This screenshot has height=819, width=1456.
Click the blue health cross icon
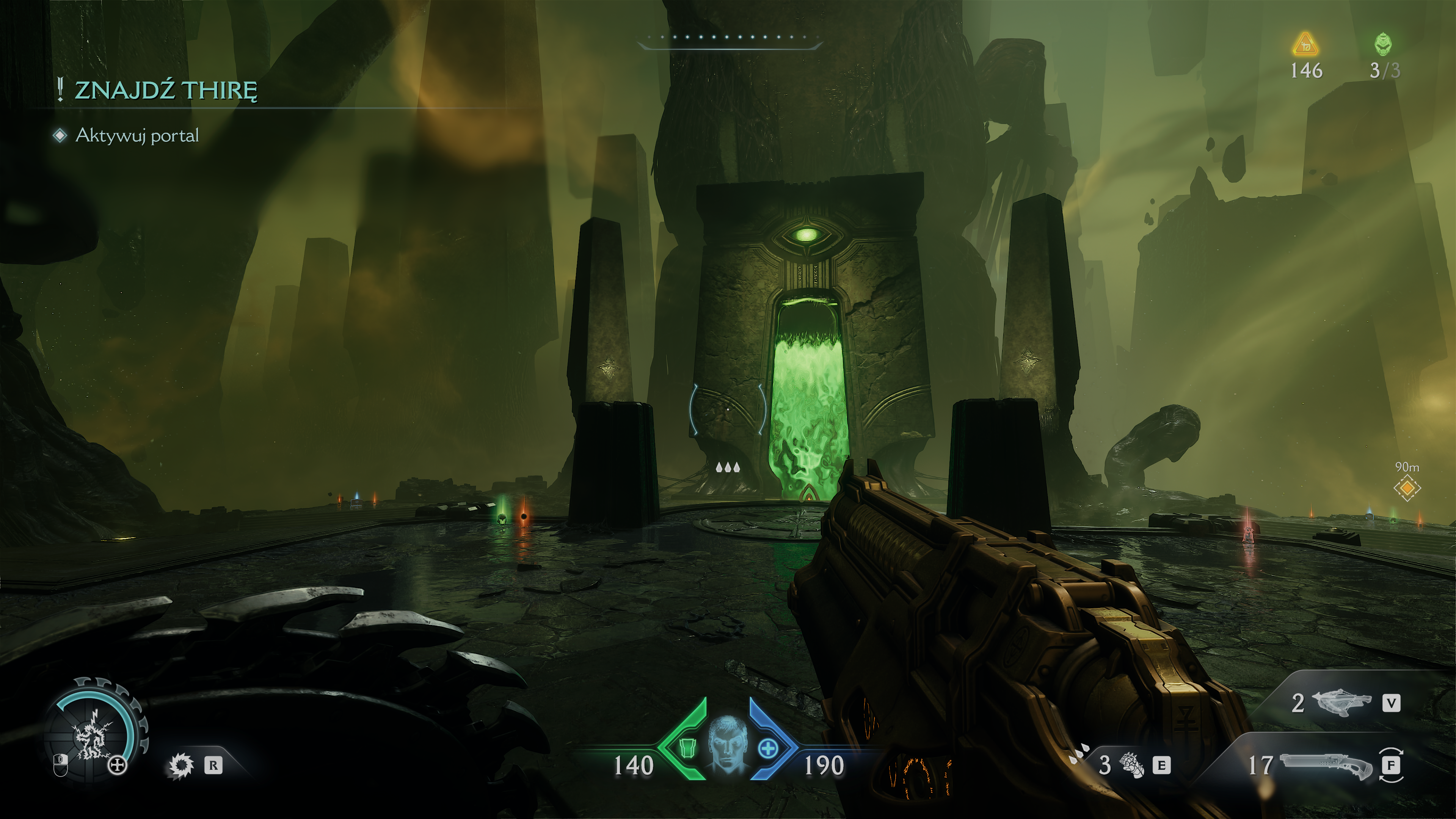click(x=768, y=749)
